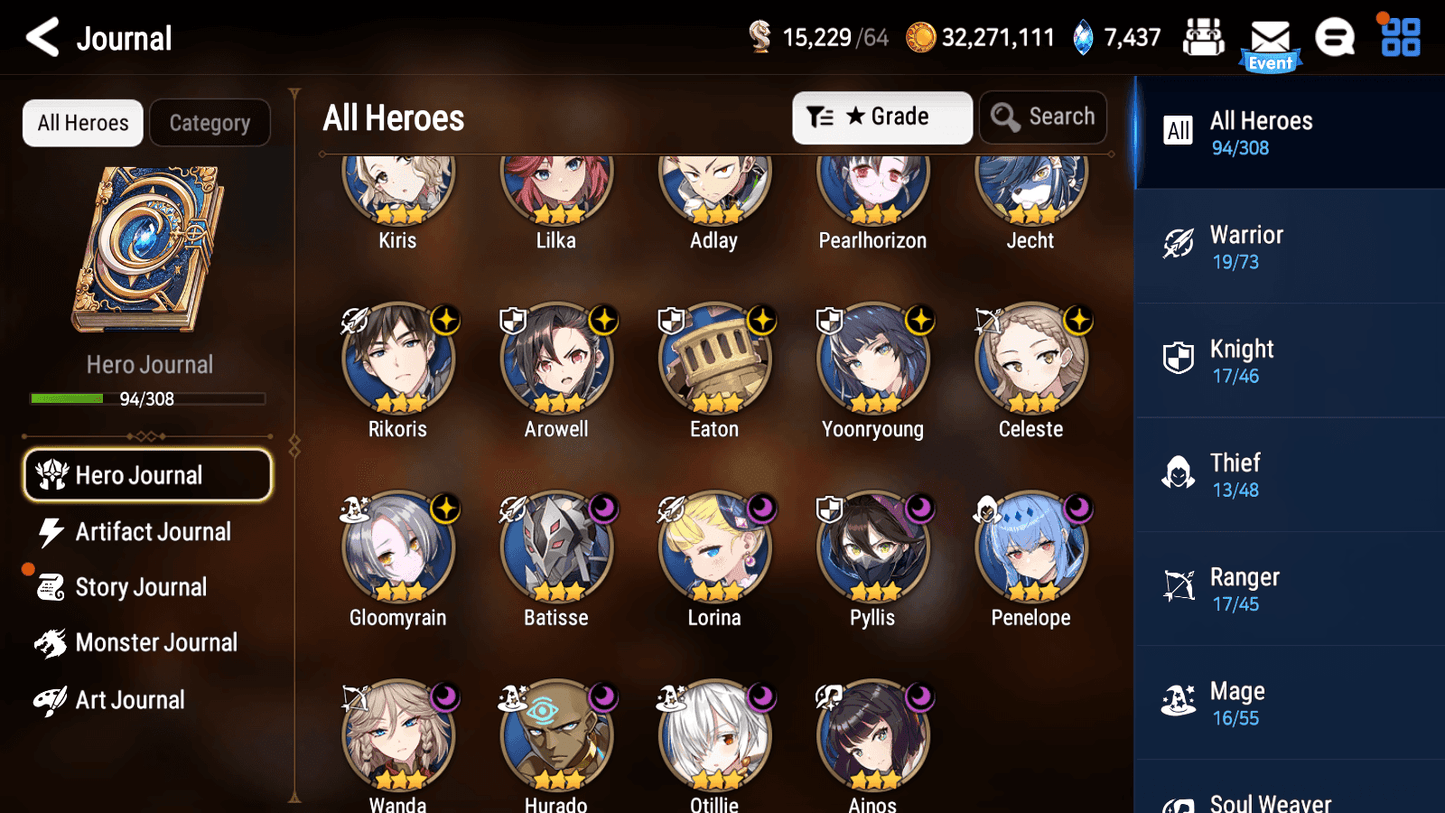Viewport: 1445px width, 813px height.
Task: Select the Knight class filter
Action: click(x=1288, y=360)
